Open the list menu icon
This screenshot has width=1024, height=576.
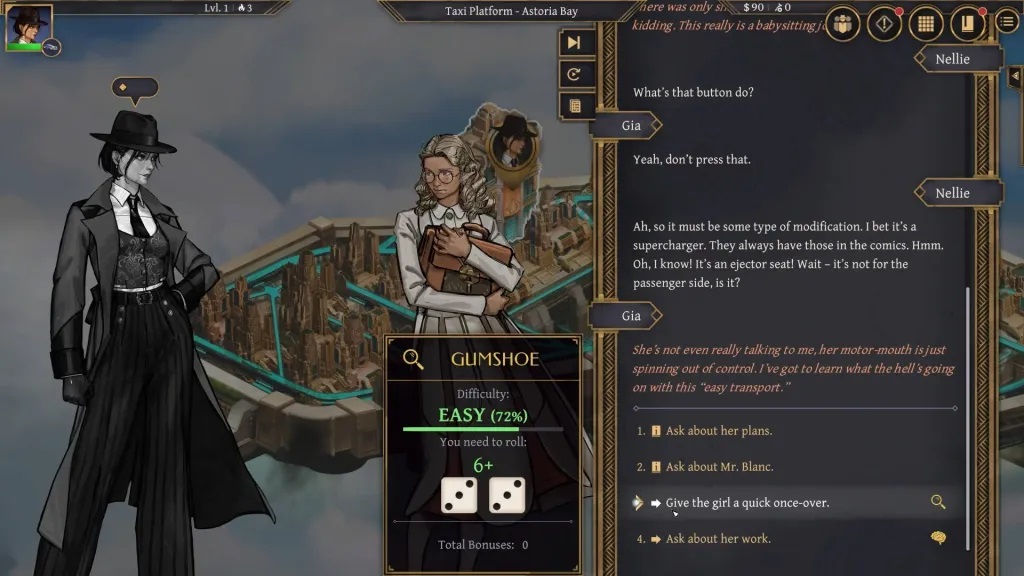(x=1007, y=22)
